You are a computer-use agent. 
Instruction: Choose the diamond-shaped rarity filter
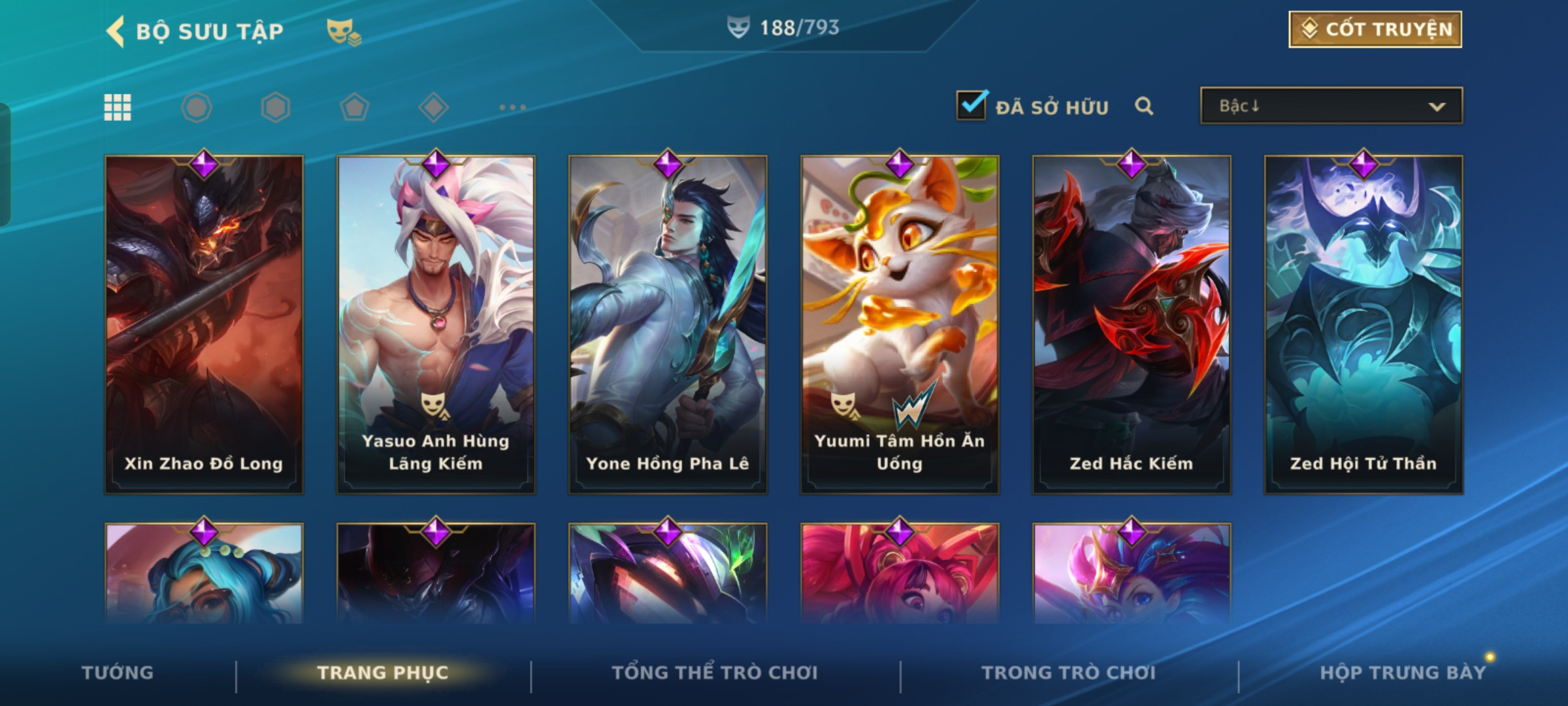click(x=433, y=107)
